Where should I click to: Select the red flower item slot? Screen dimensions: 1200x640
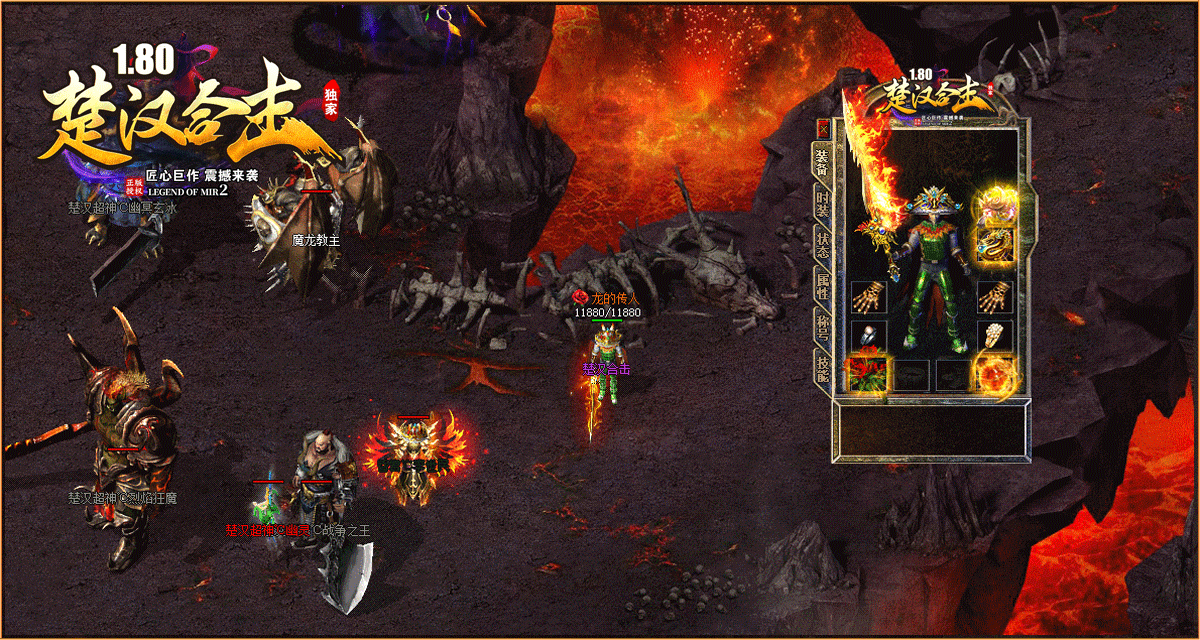(x=867, y=374)
